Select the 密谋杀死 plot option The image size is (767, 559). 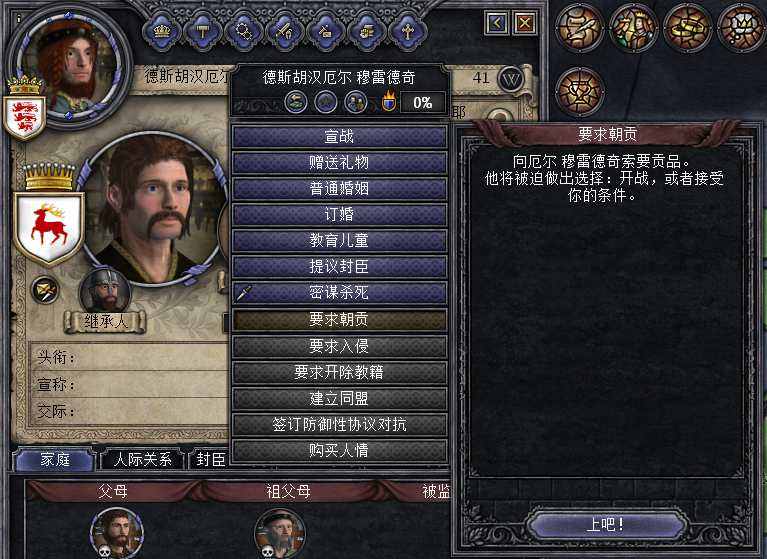point(339,293)
